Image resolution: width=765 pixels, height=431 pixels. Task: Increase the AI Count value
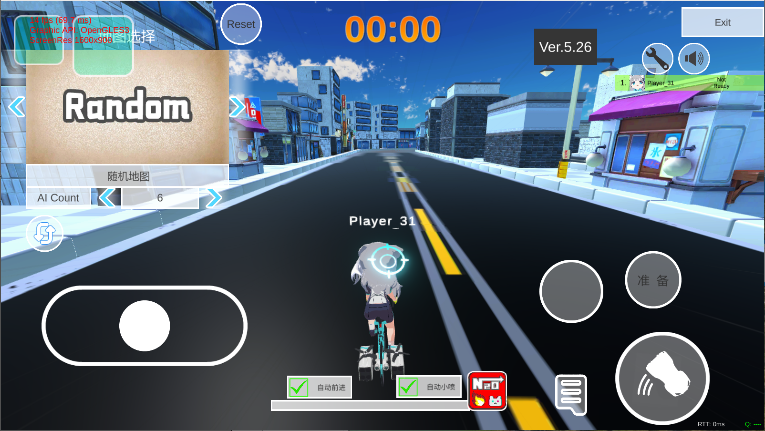(213, 198)
